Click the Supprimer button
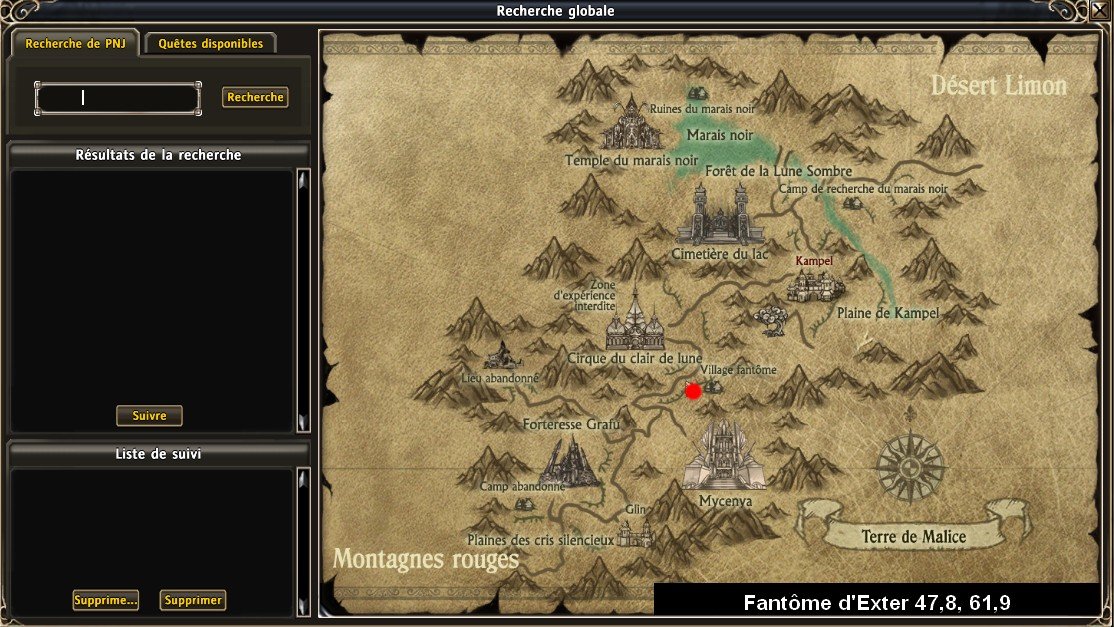 coord(193,600)
